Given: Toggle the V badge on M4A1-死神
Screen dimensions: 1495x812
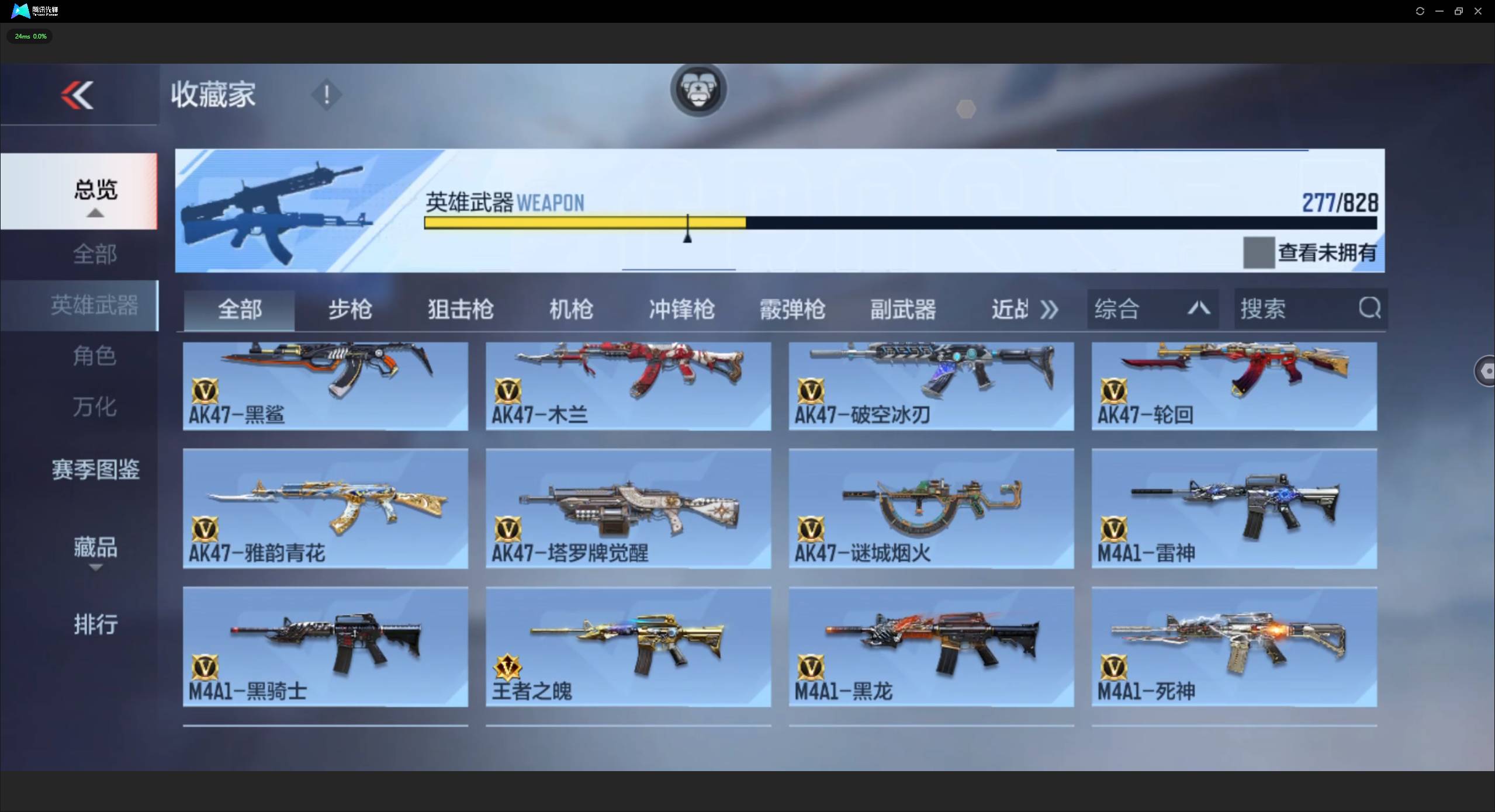Looking at the screenshot, I should point(1113,668).
